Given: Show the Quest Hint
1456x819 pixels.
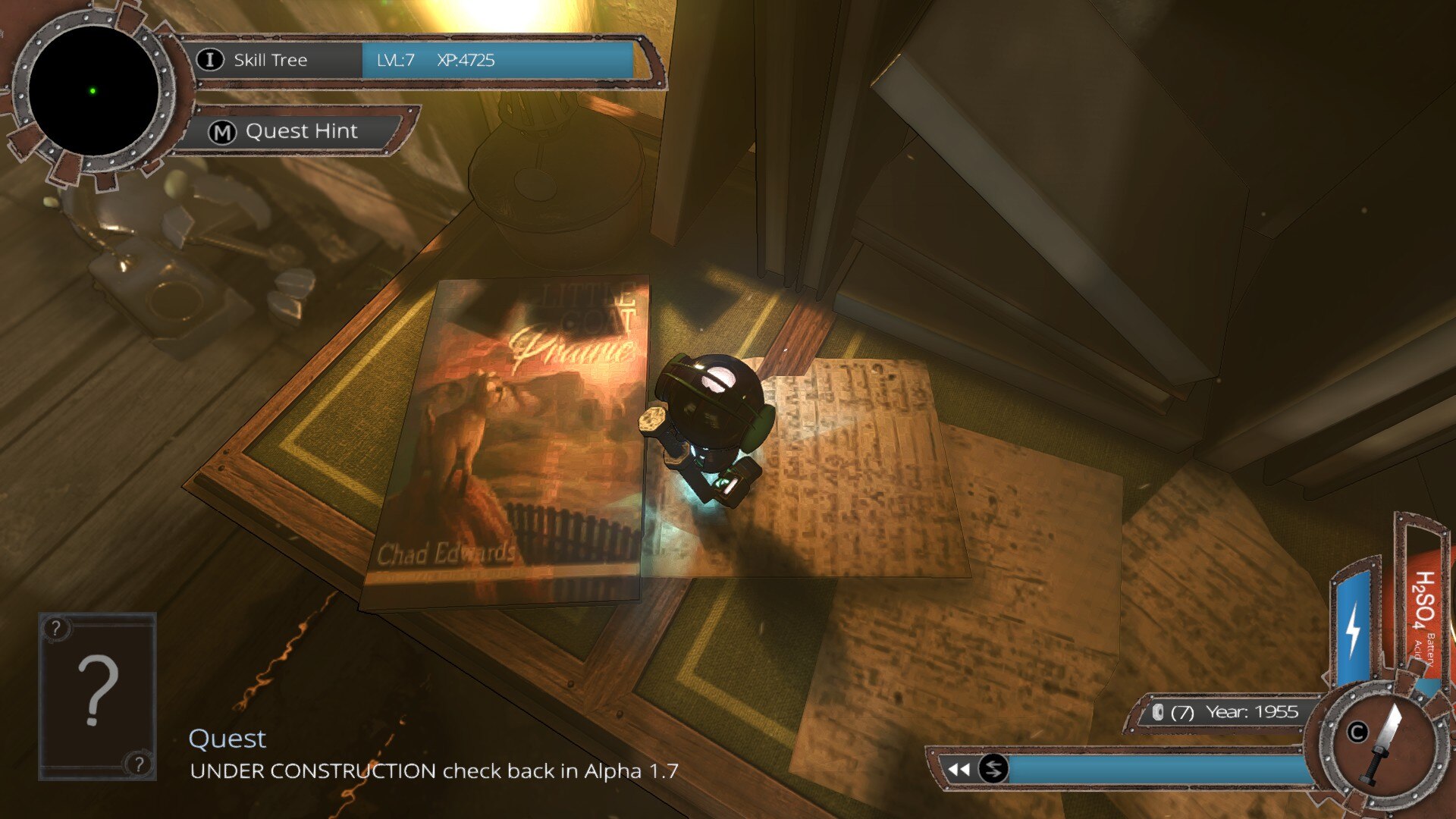Looking at the screenshot, I should click(300, 131).
